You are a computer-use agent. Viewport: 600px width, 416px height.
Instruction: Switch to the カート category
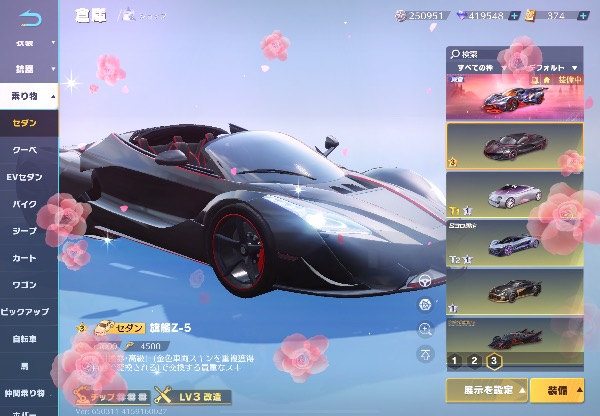point(27,256)
